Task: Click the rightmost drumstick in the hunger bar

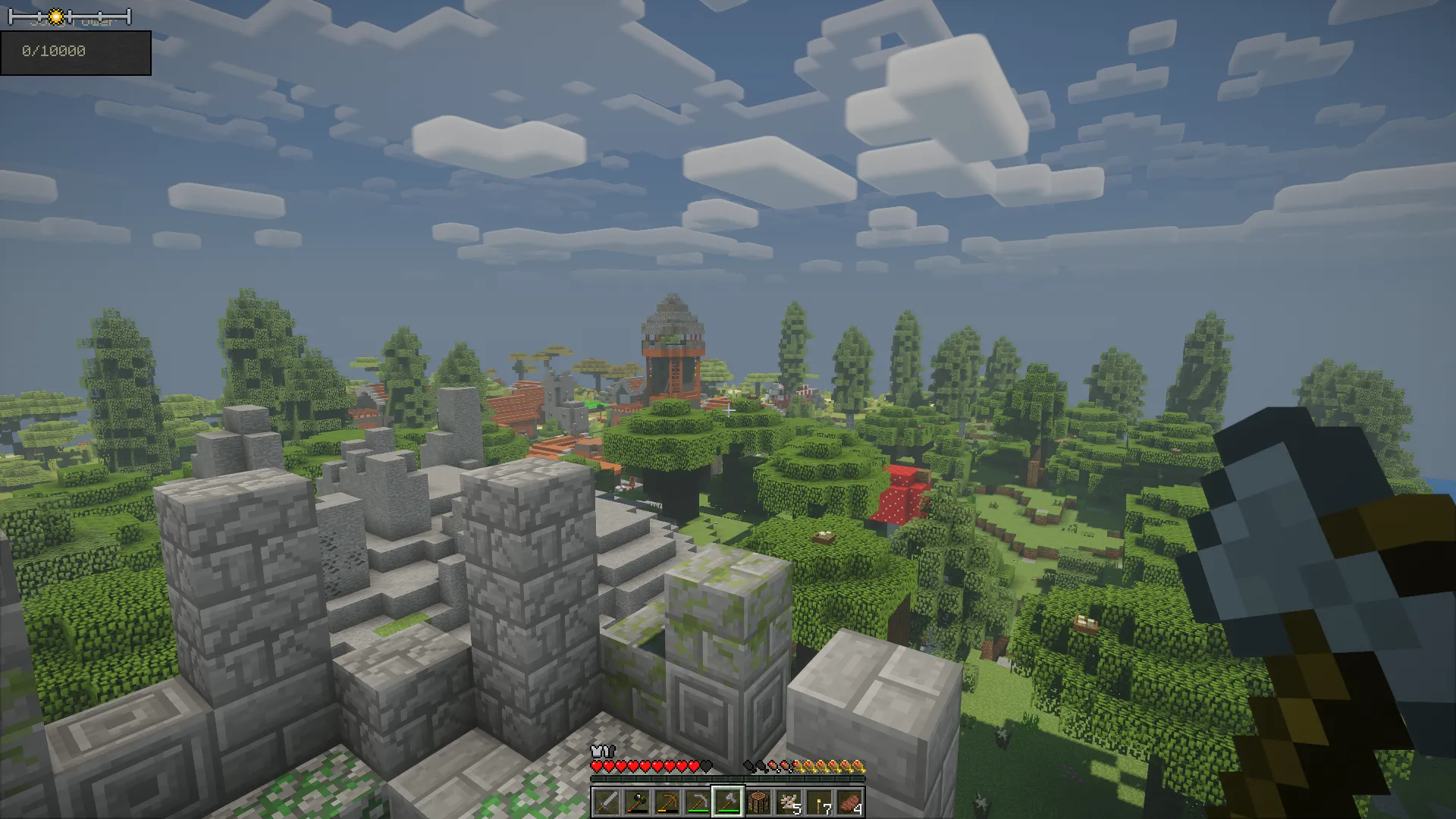Action: (x=859, y=765)
